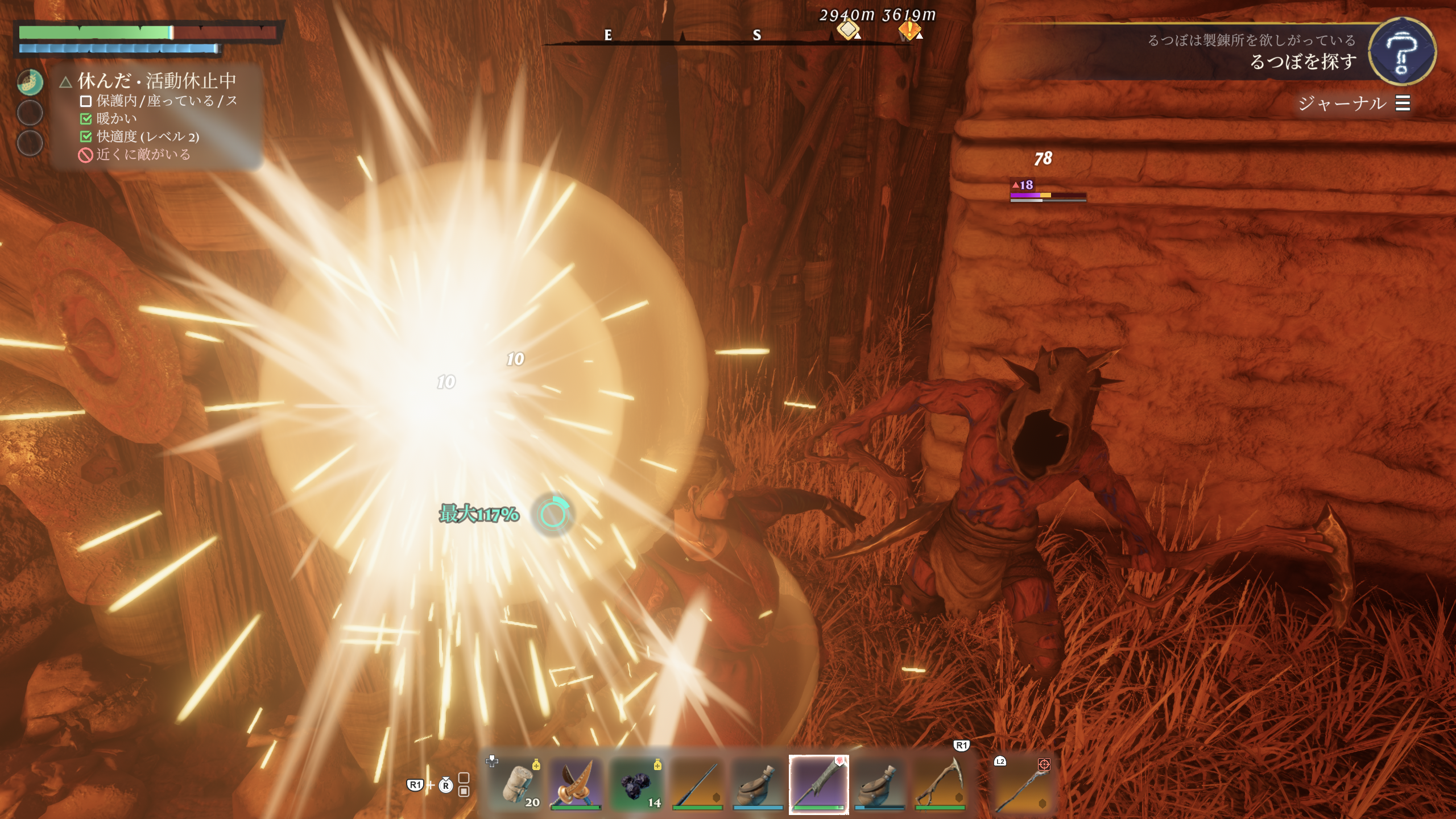1456x819 pixels.
Task: Click the green food buff icon
Action: (x=30, y=82)
